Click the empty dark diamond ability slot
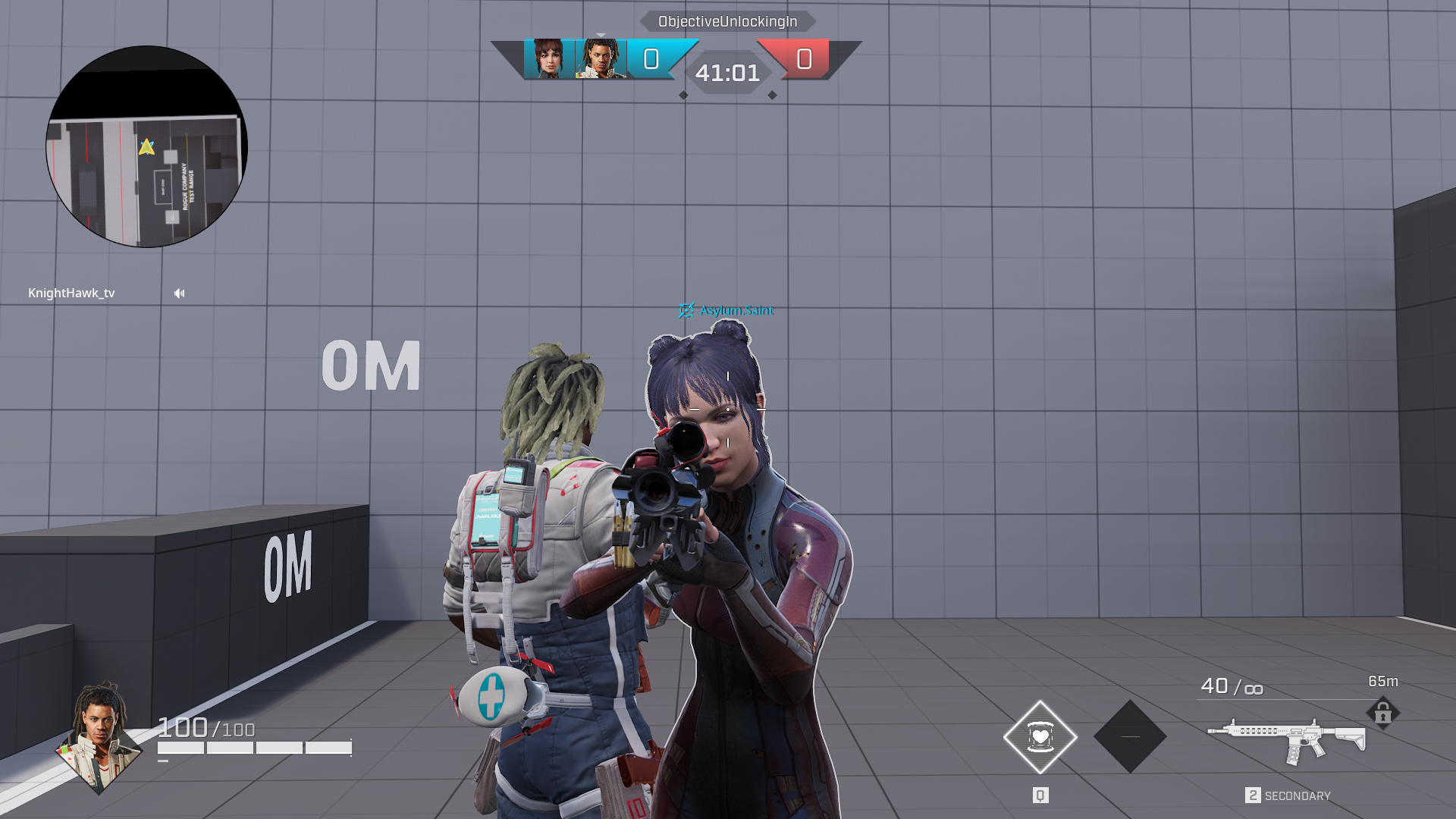Image resolution: width=1456 pixels, height=819 pixels. point(1130,736)
